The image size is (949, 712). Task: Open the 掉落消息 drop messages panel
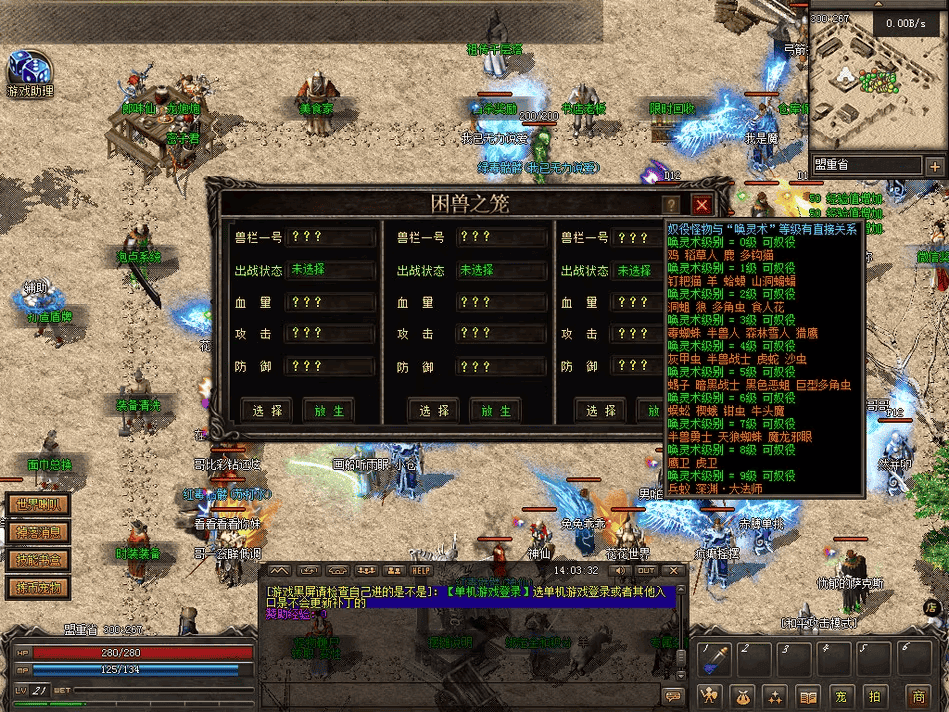click(39, 533)
